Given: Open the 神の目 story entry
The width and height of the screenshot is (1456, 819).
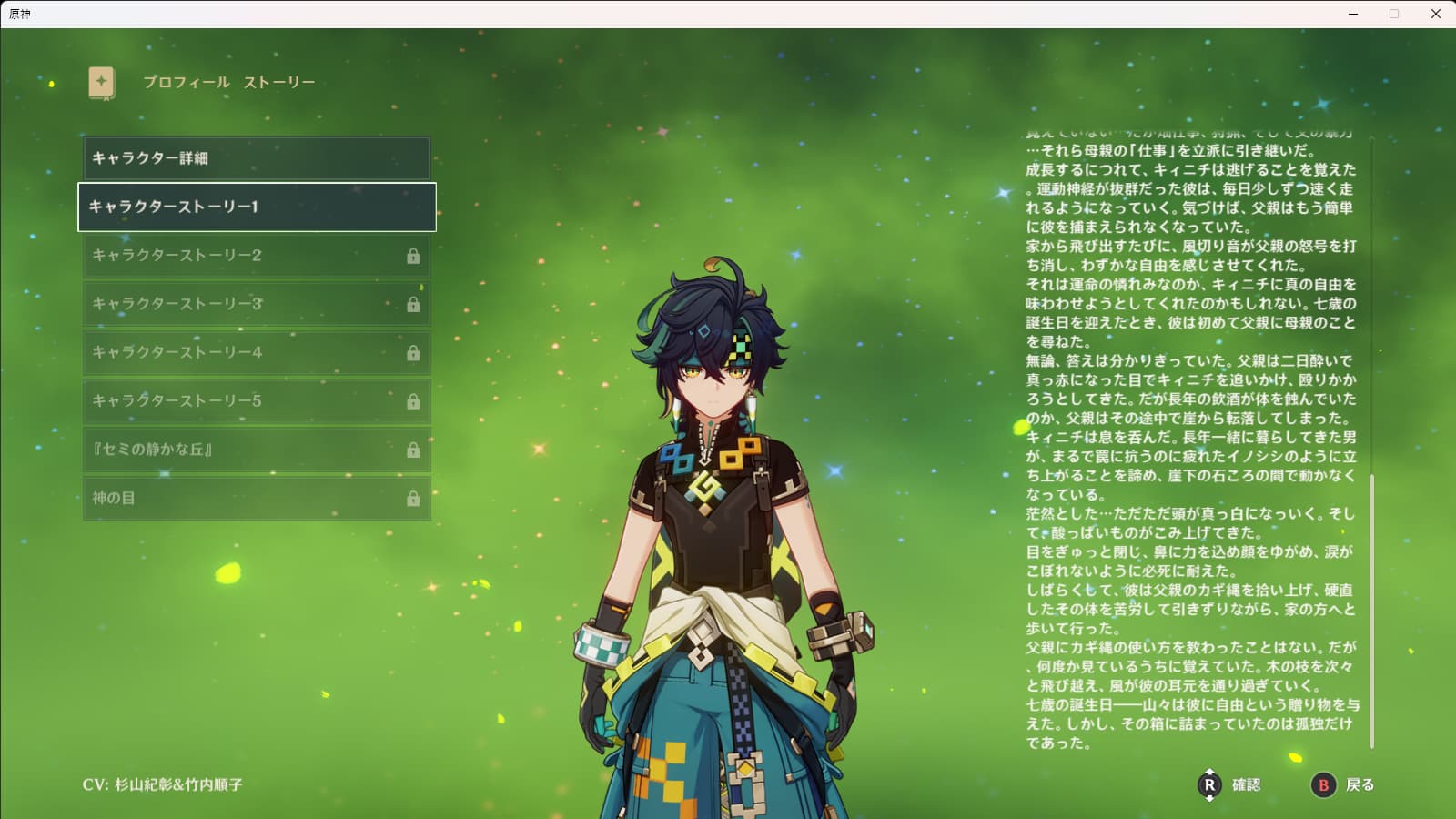Looking at the screenshot, I should coord(256,498).
